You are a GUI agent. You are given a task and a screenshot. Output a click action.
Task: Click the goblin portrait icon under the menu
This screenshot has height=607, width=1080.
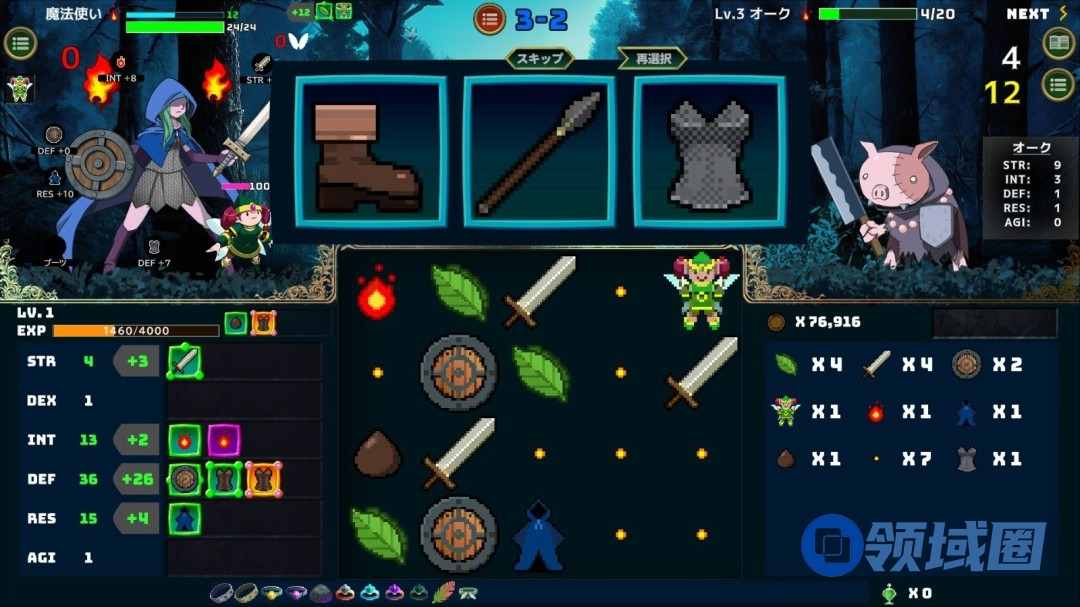click(x=19, y=88)
